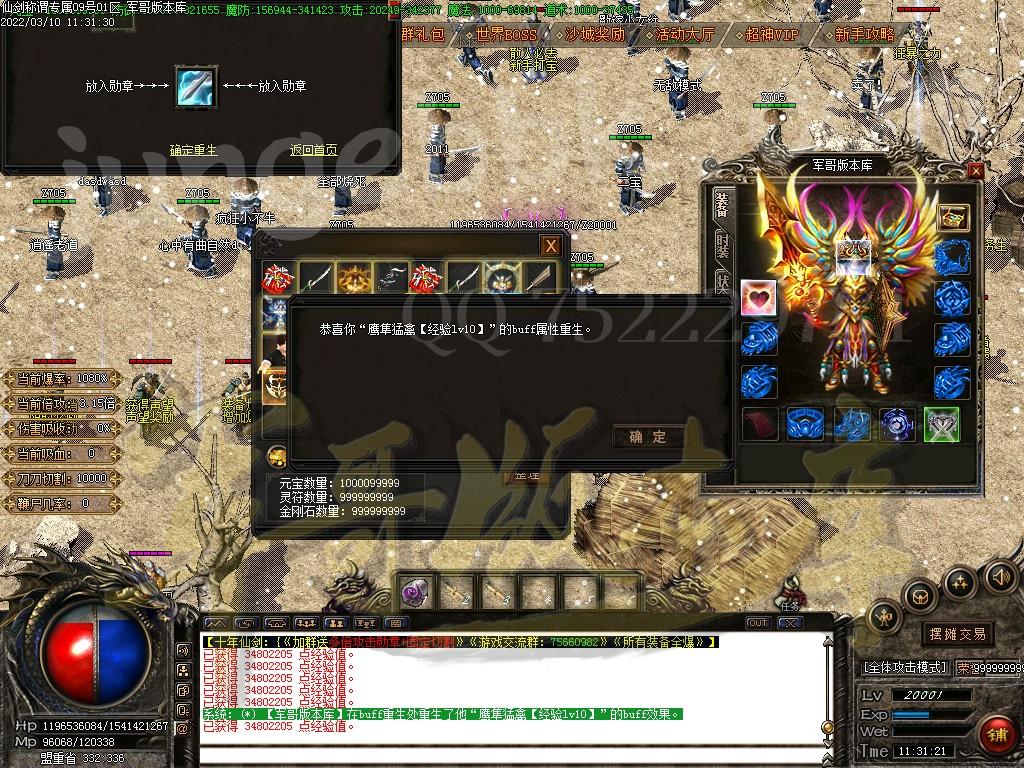This screenshot has width=1024, height=768.
Task: Close the 军哥版本库 equipment window
Action: point(976,170)
